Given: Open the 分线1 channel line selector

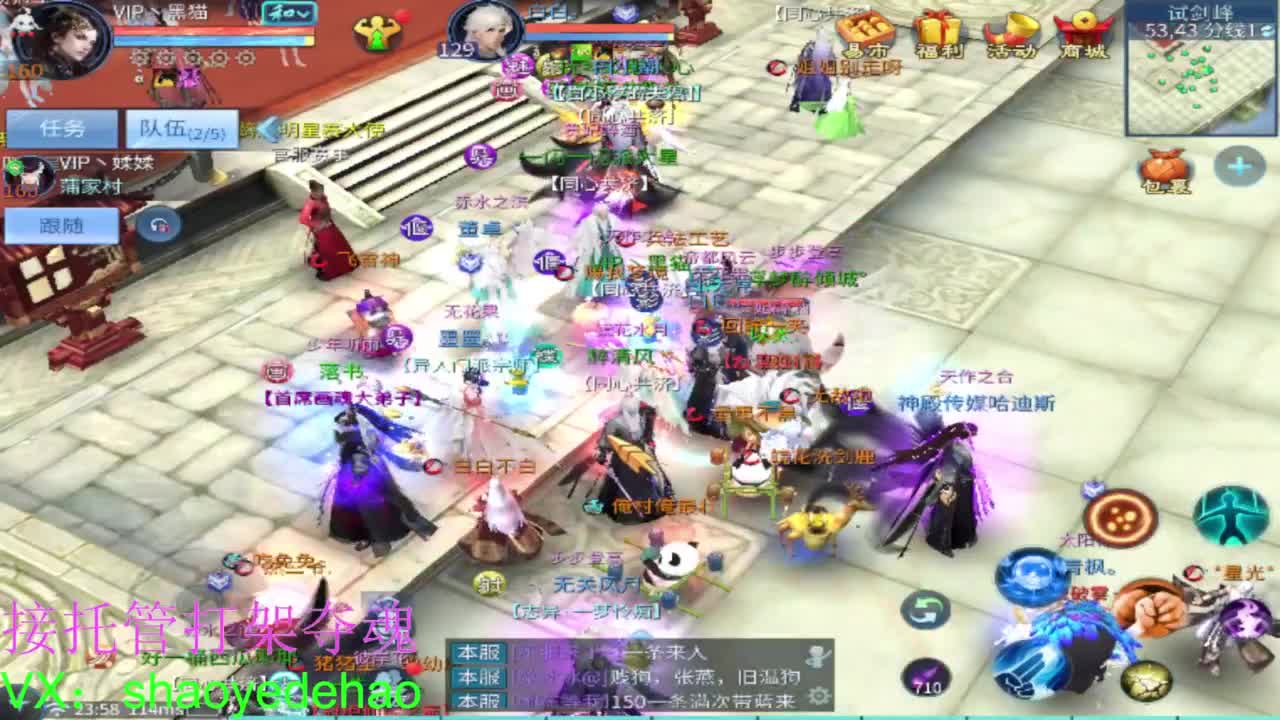Looking at the screenshot, I should 1237,32.
